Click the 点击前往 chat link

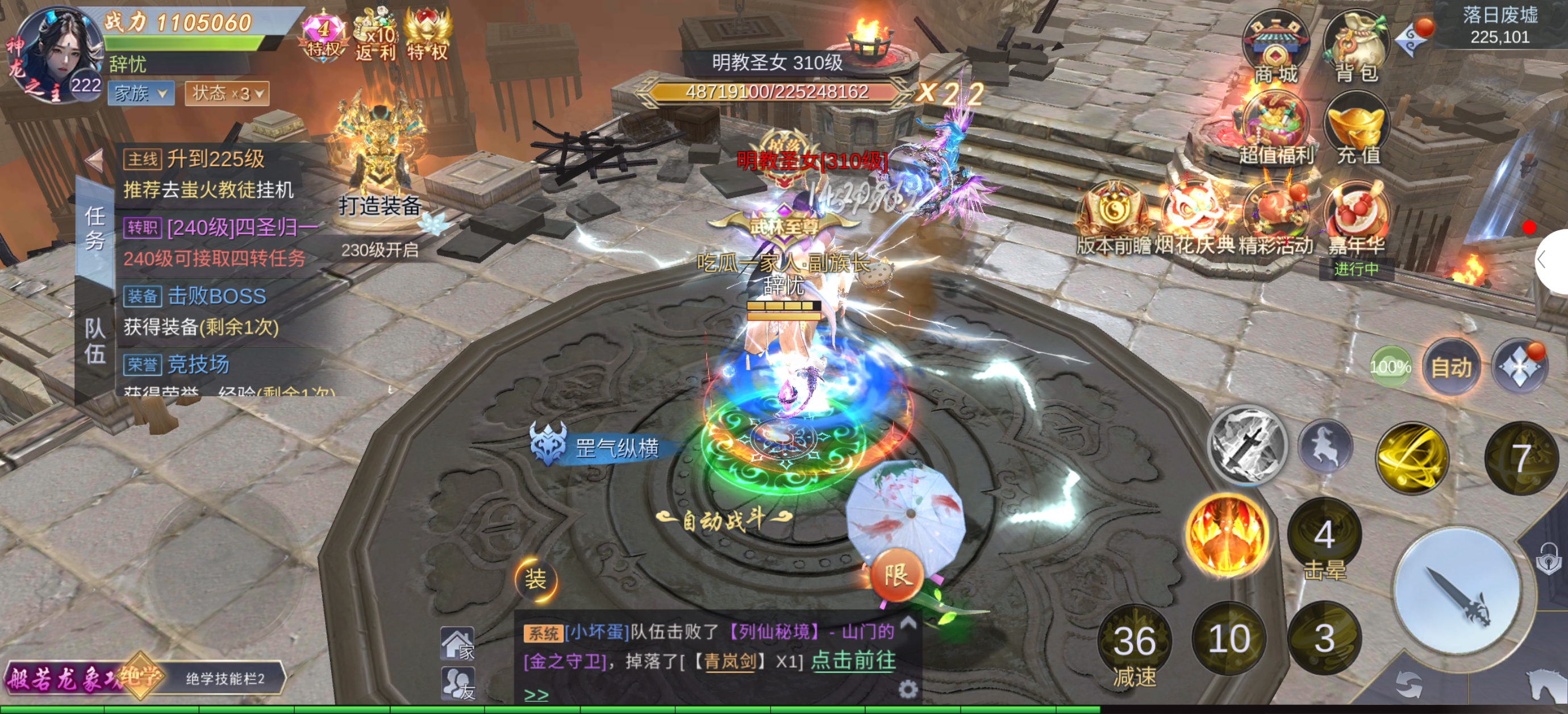(853, 661)
